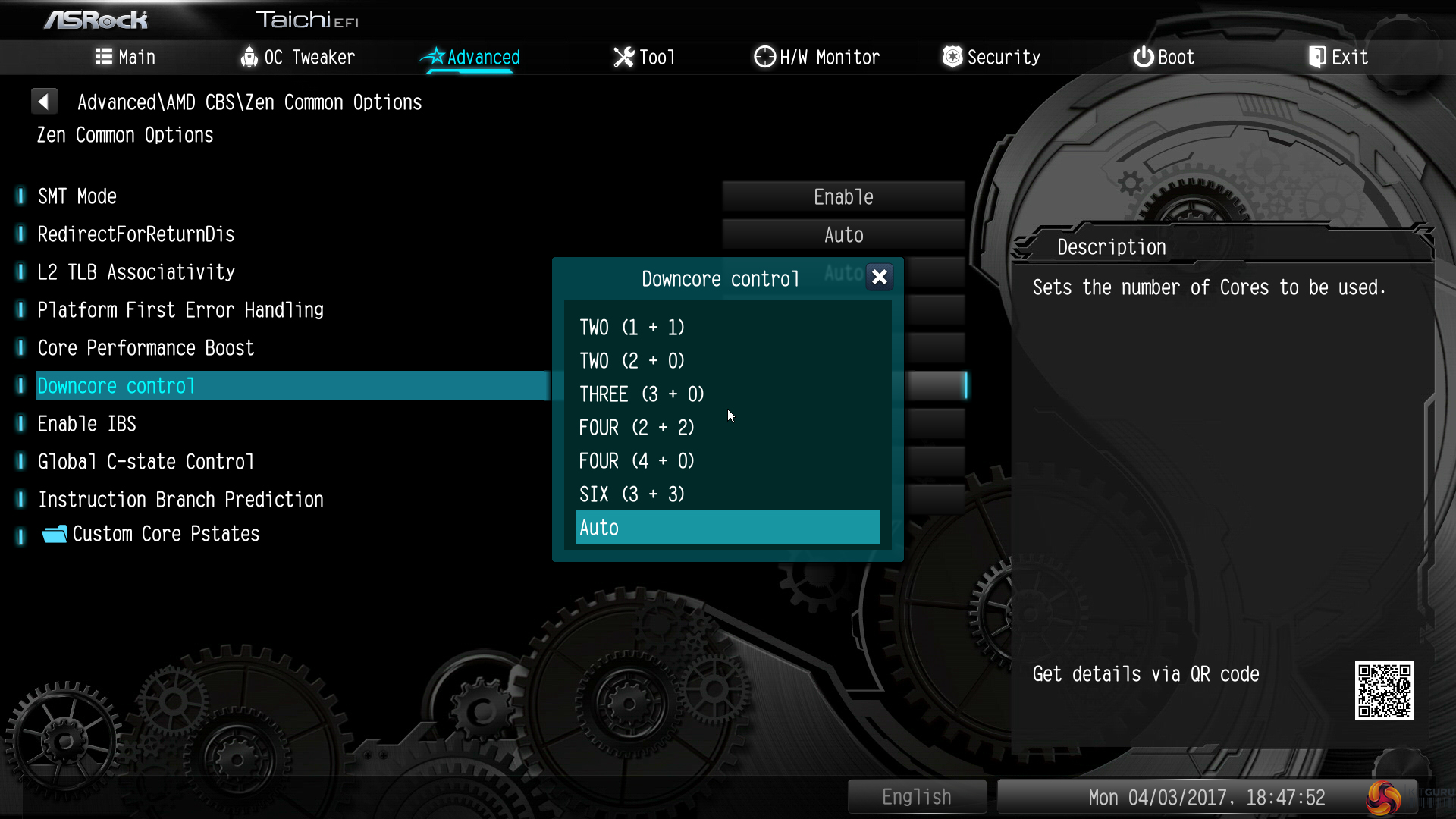Close the Downcore control popup
Viewport: 1456px width, 819px height.
coord(879,278)
